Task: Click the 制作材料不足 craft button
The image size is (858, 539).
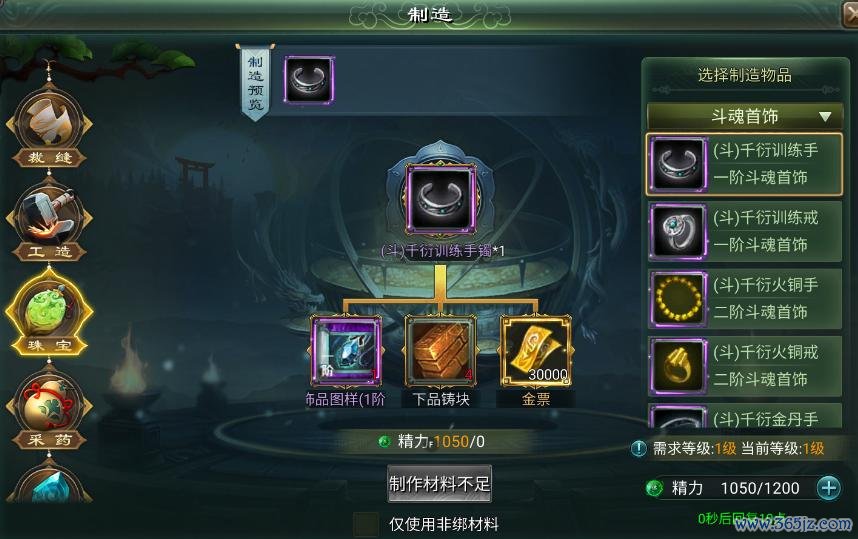Action: point(439,483)
